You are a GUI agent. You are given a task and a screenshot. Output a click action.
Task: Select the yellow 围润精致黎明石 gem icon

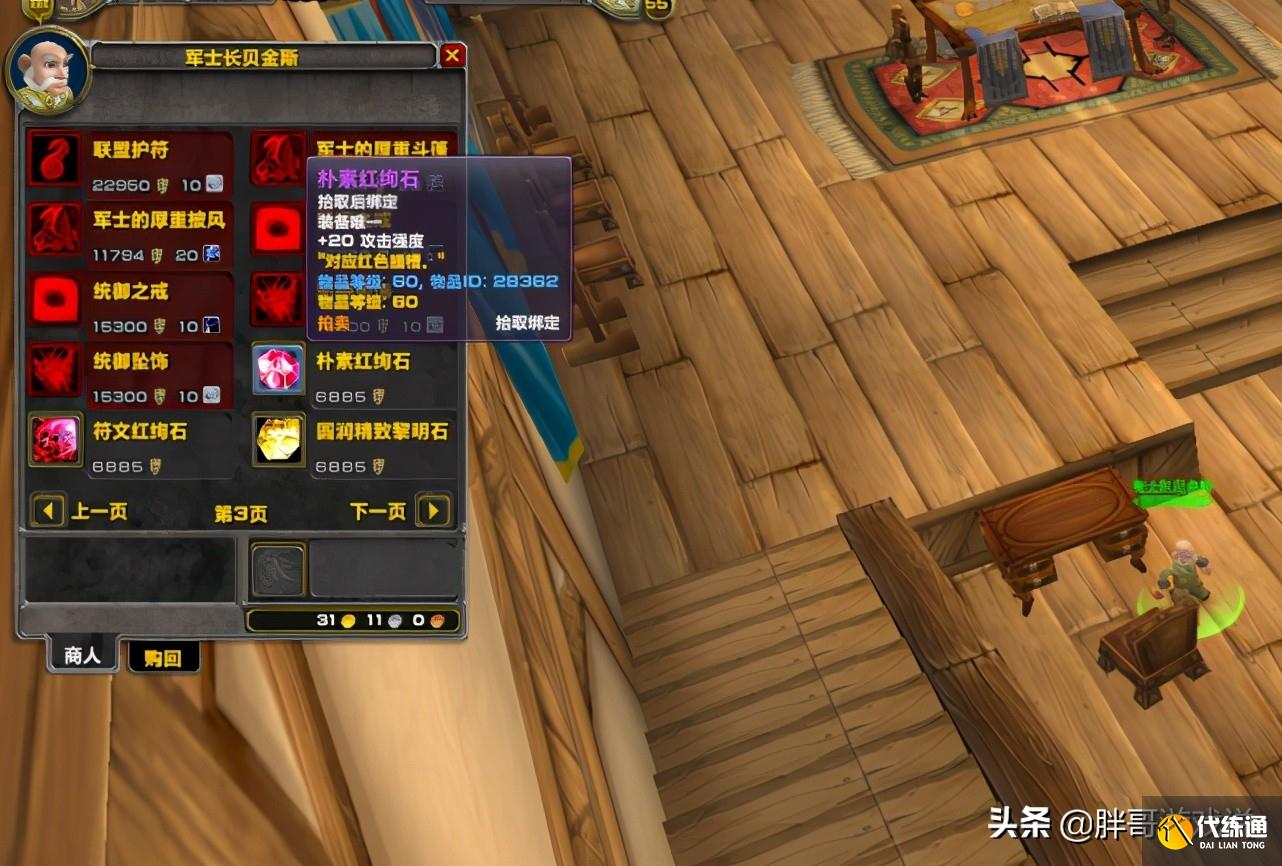point(278,440)
